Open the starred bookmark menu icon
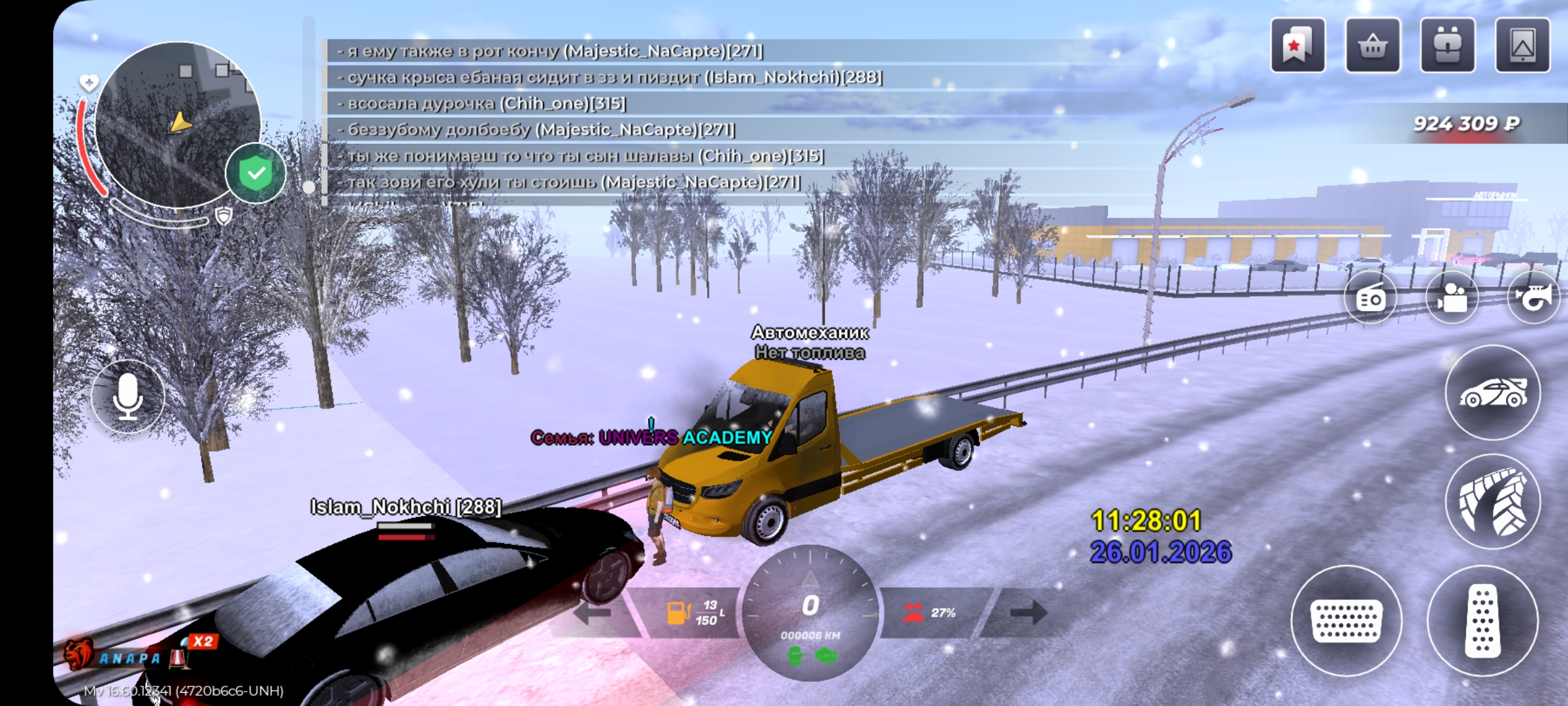The width and height of the screenshot is (1568, 706). 1298,46
